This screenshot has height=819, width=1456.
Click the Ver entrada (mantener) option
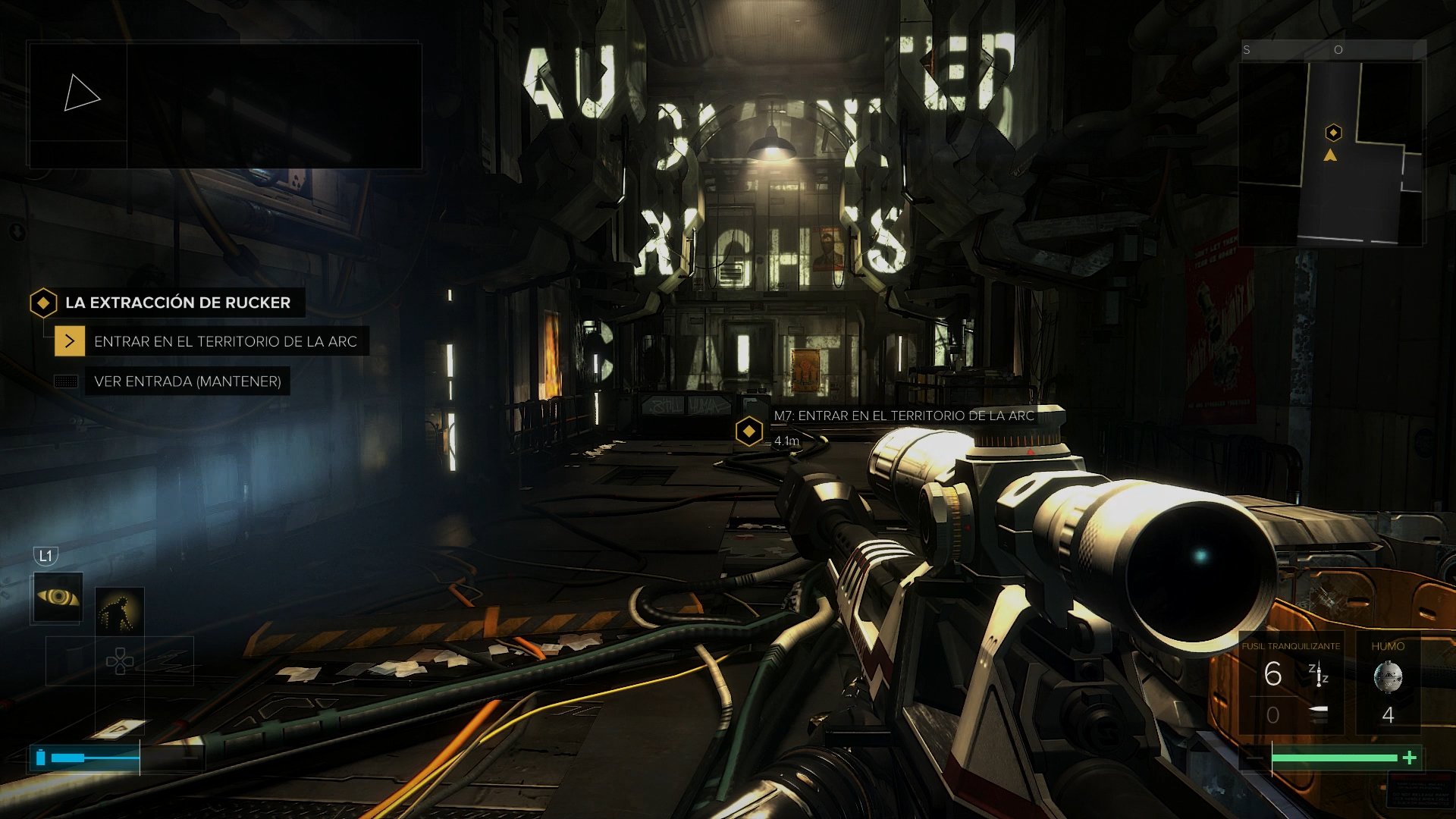point(187,381)
